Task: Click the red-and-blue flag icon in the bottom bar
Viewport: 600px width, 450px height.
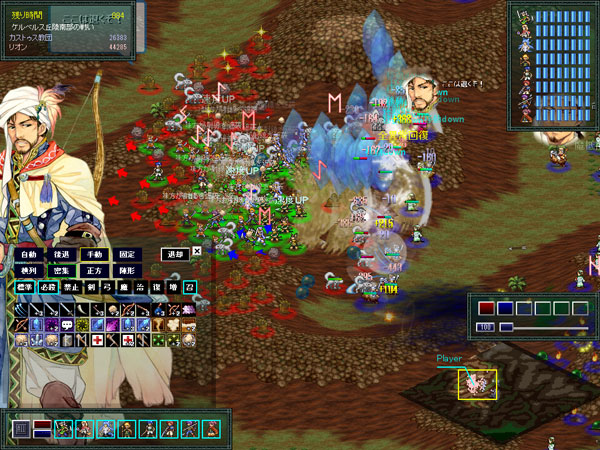Action: pyautogui.click(x=42, y=430)
